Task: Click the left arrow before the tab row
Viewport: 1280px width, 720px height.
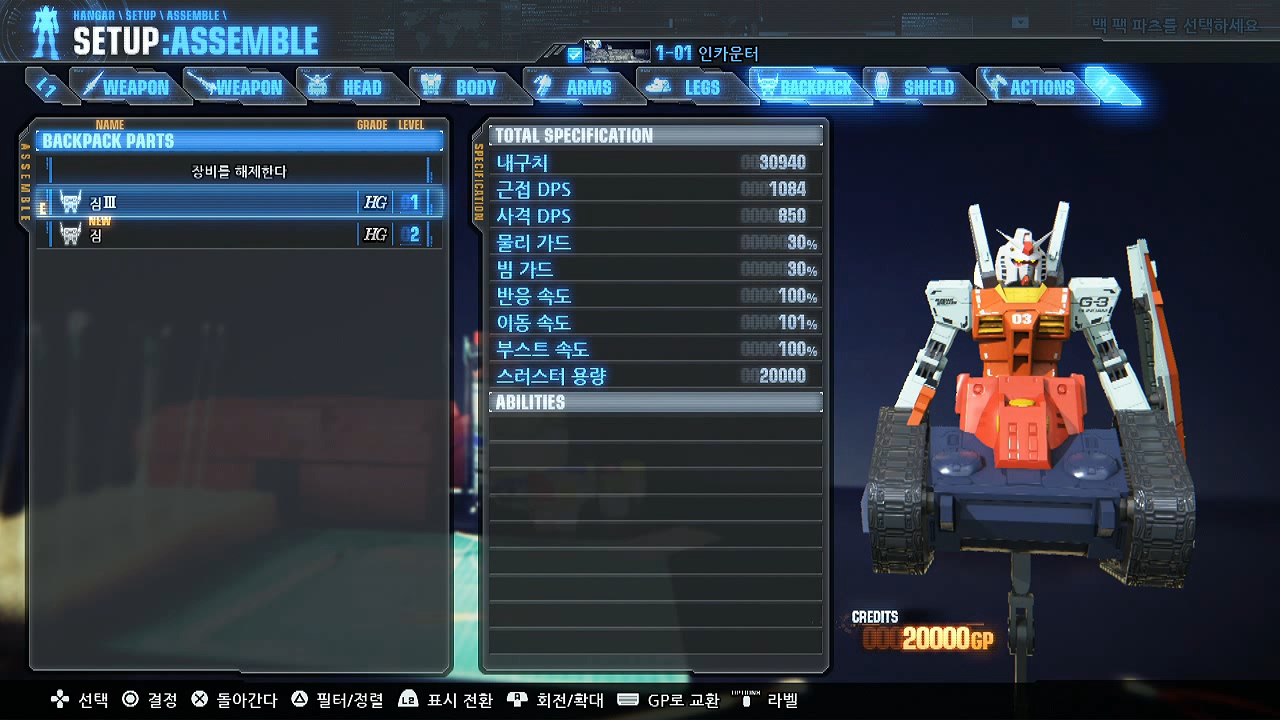Action: point(46,87)
